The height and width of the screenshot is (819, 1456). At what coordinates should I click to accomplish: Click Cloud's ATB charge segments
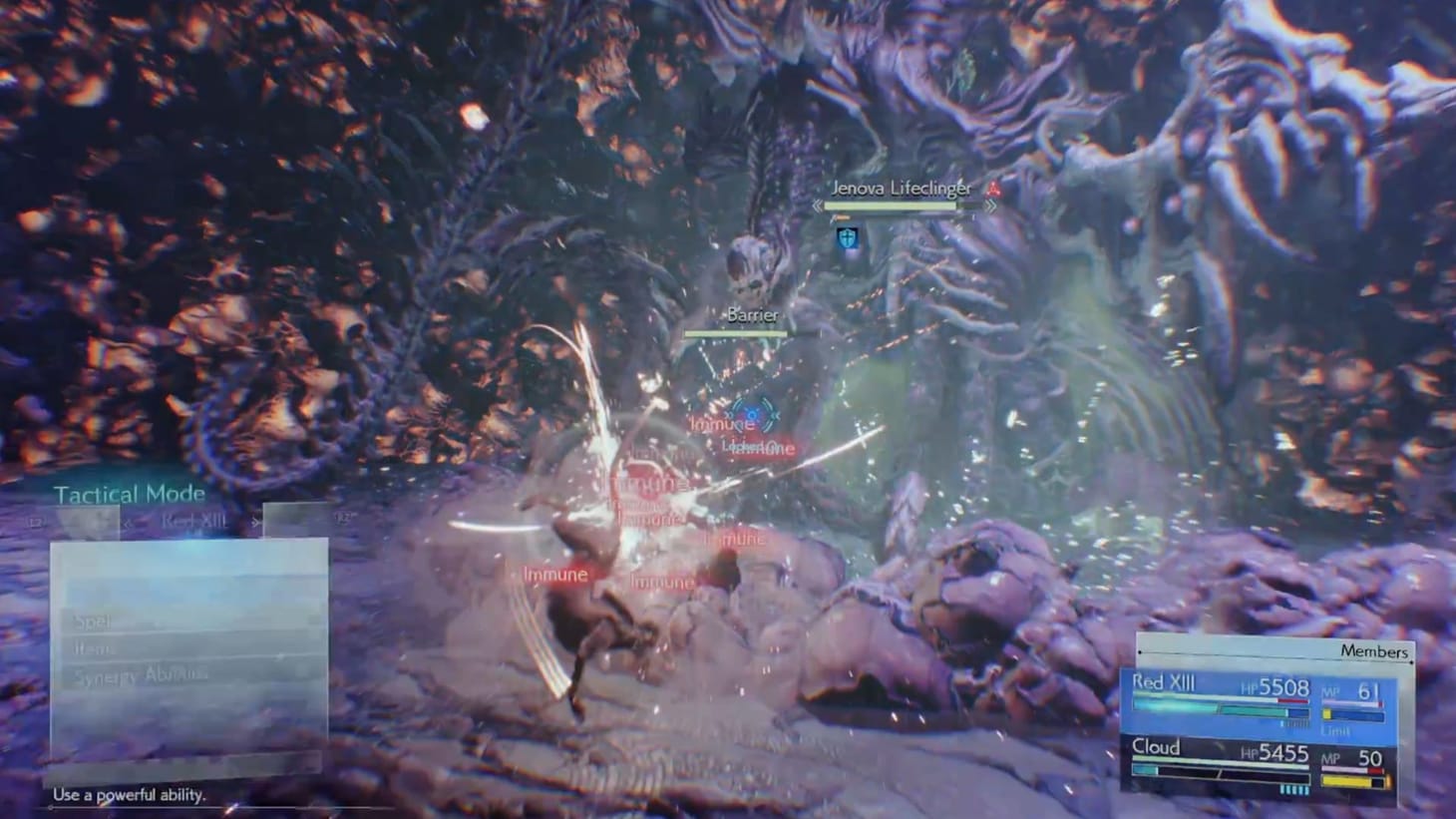(x=1293, y=789)
